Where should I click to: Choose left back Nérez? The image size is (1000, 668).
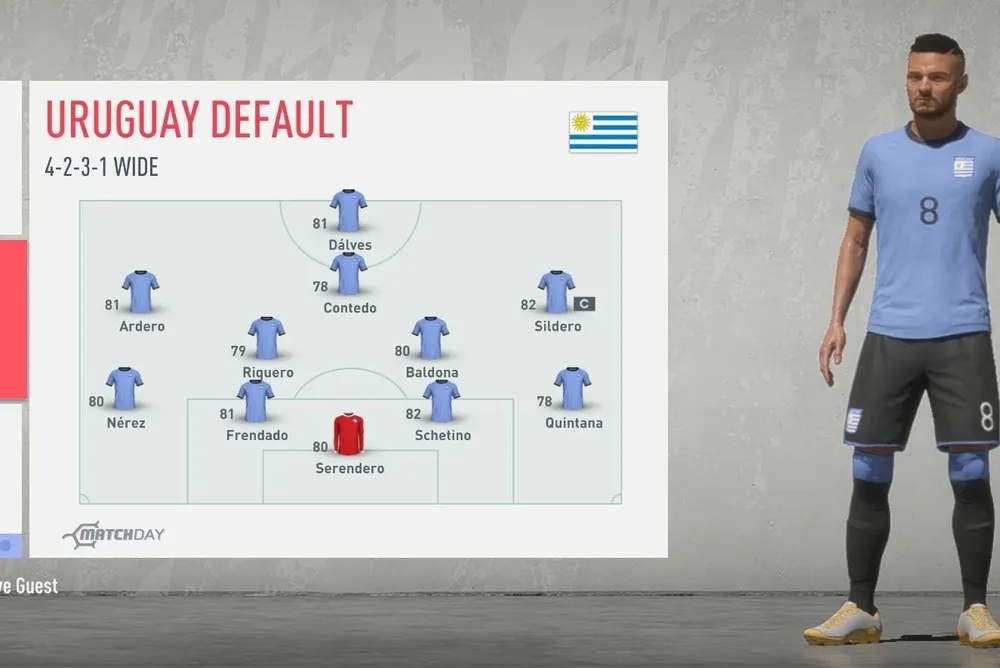click(125, 389)
